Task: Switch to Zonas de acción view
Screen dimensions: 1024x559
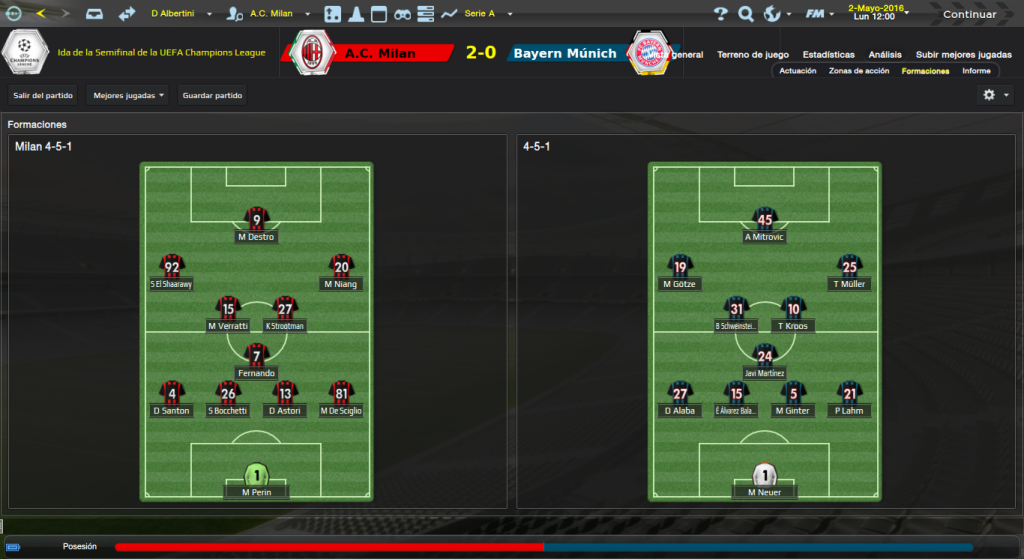Action: [x=859, y=71]
